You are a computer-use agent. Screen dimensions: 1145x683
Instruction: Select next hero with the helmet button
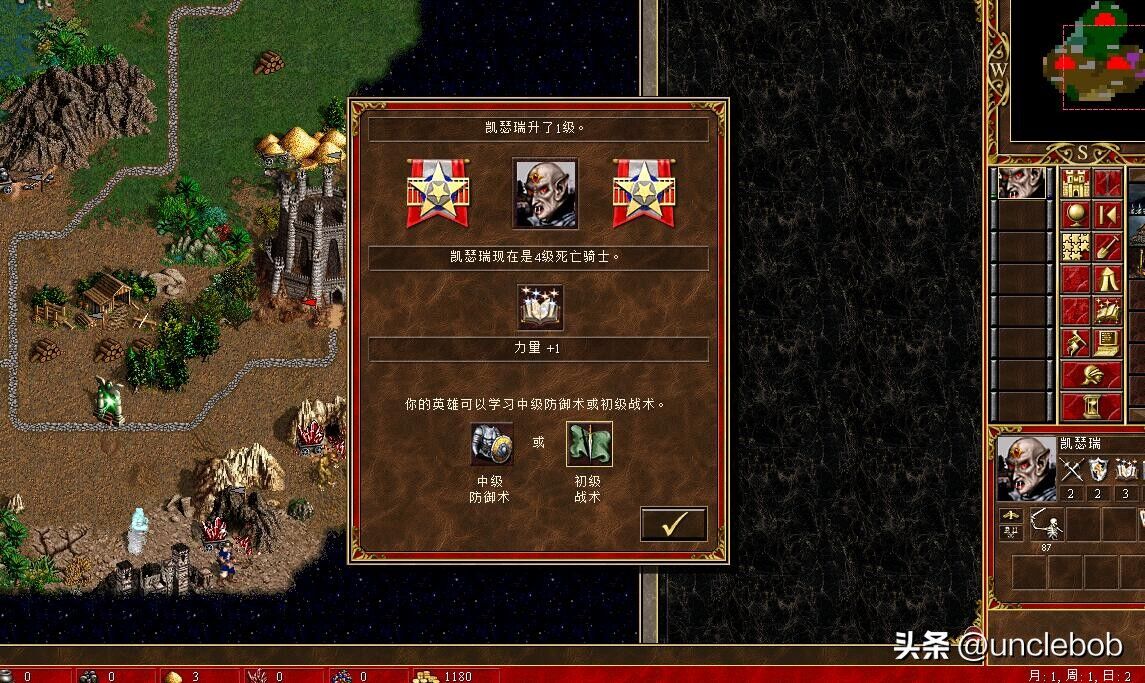(1091, 375)
